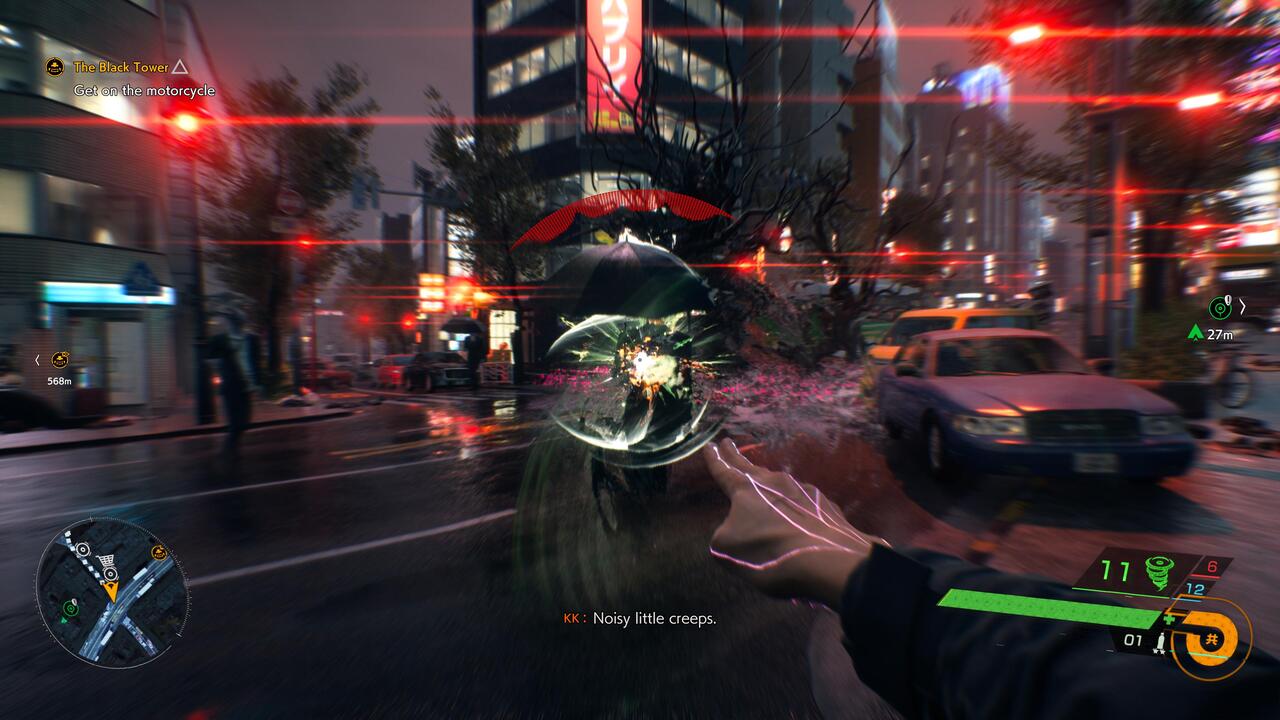Select The Black Tower quest tracker
The height and width of the screenshot is (720, 1280).
pos(121,67)
